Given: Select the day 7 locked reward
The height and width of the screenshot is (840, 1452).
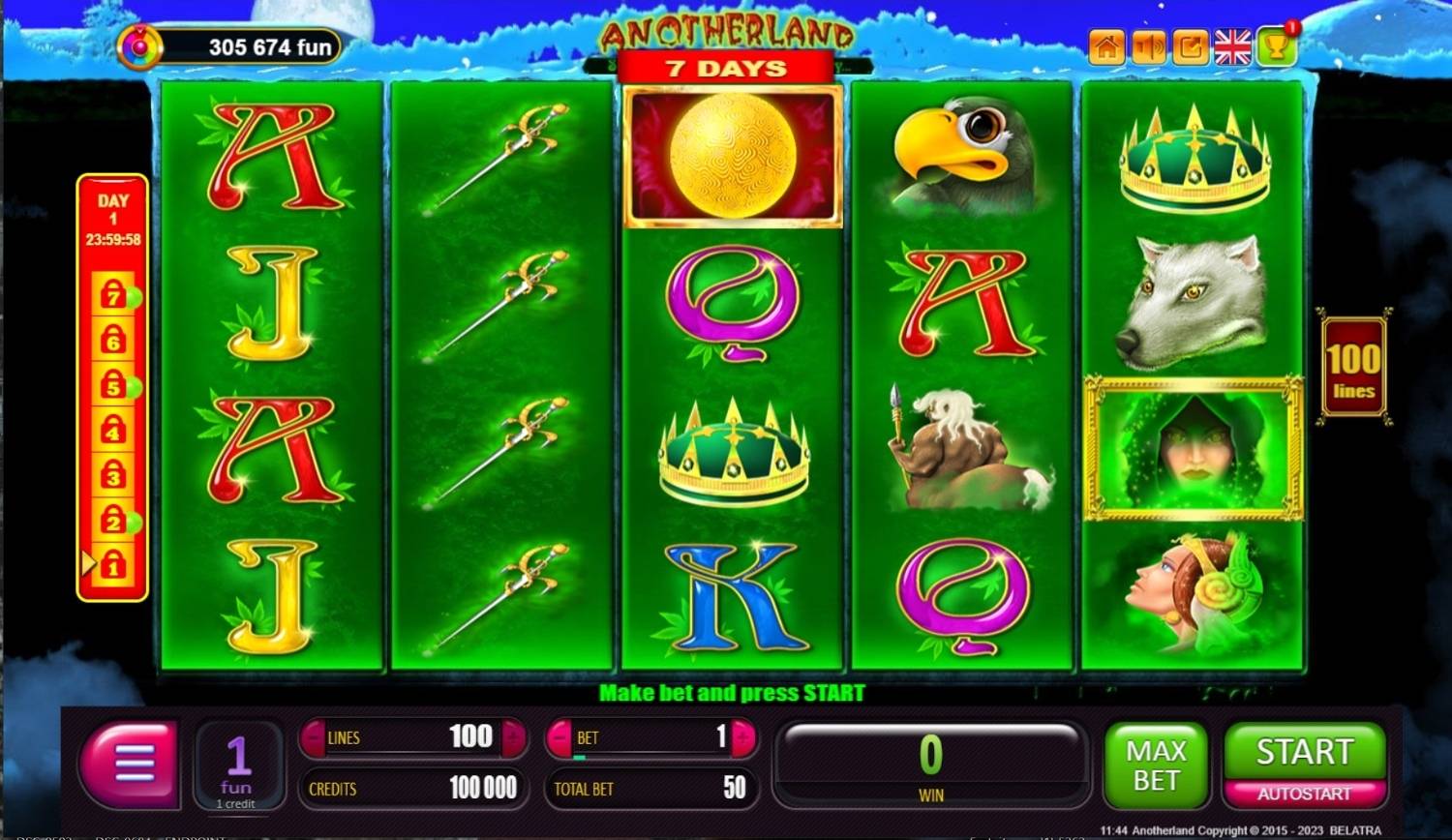Looking at the screenshot, I should tap(113, 293).
